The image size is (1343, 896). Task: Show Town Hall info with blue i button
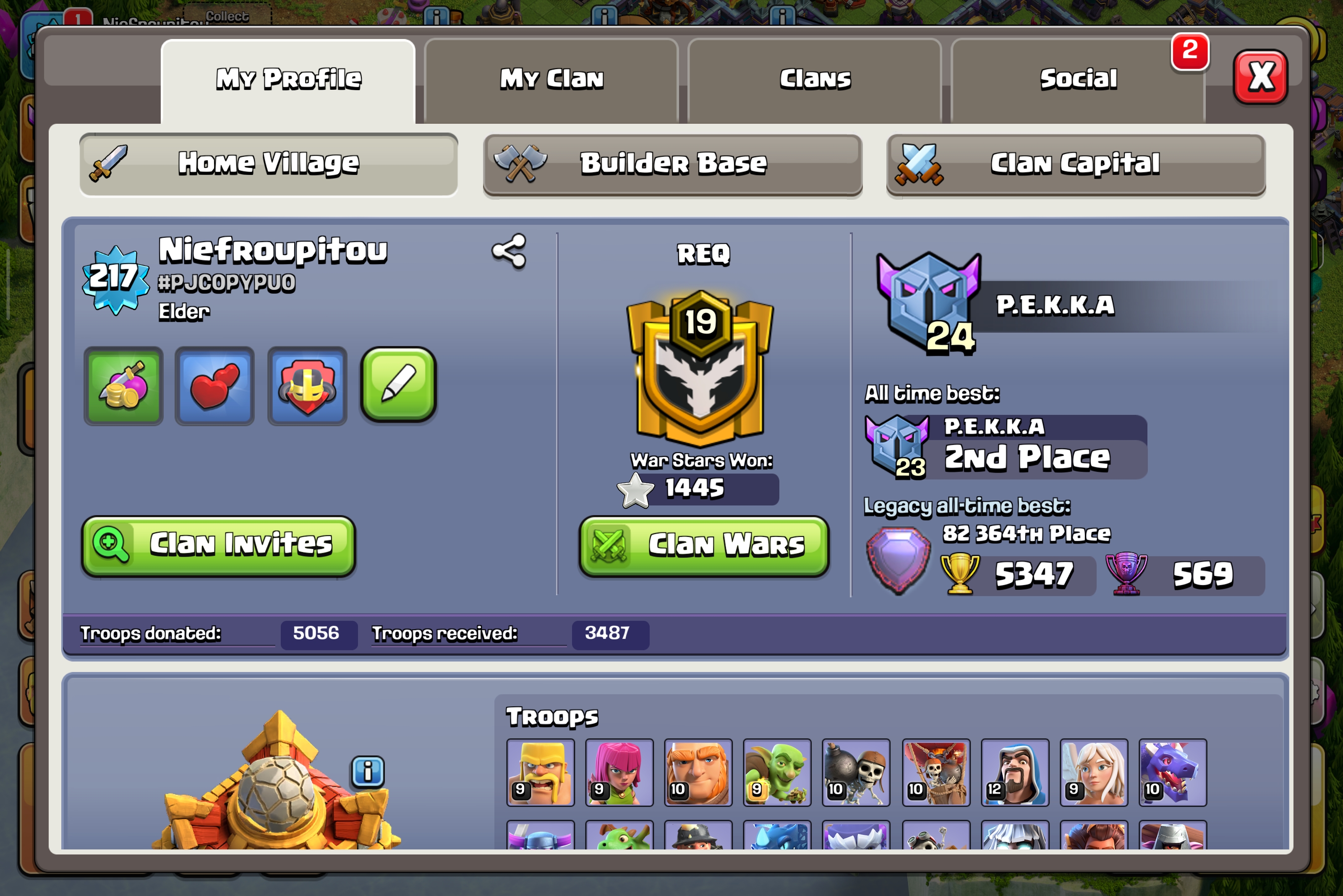tap(368, 771)
